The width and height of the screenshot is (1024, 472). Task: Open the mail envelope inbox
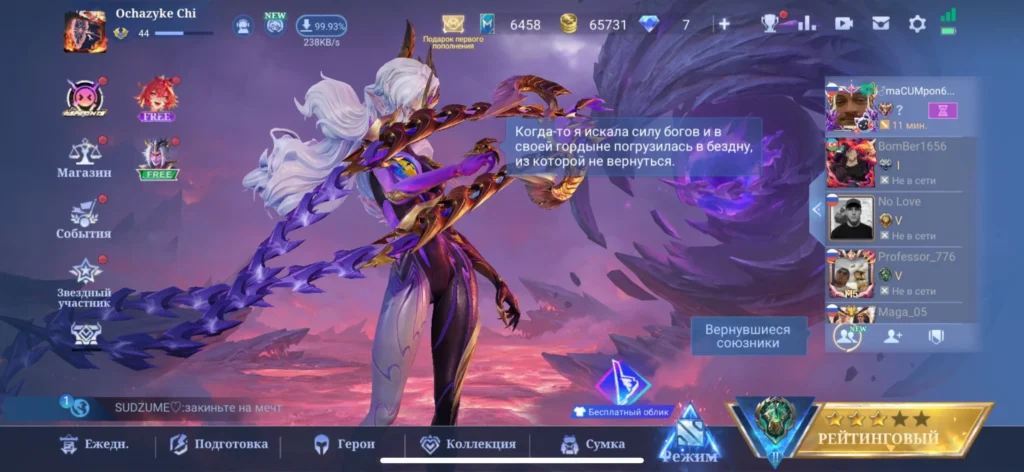881,24
